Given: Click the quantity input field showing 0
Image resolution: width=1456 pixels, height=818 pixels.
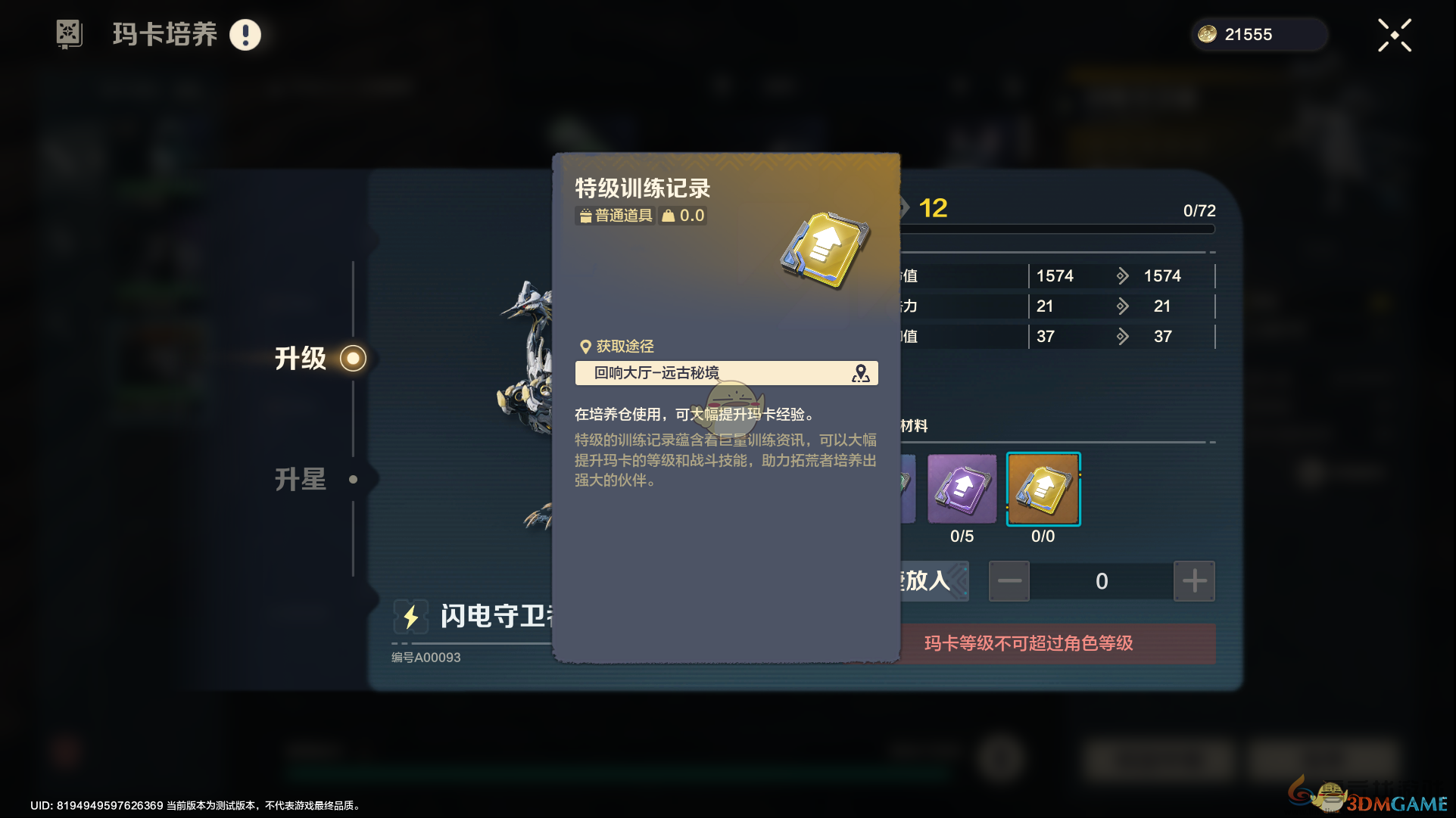Looking at the screenshot, I should coord(1101,580).
